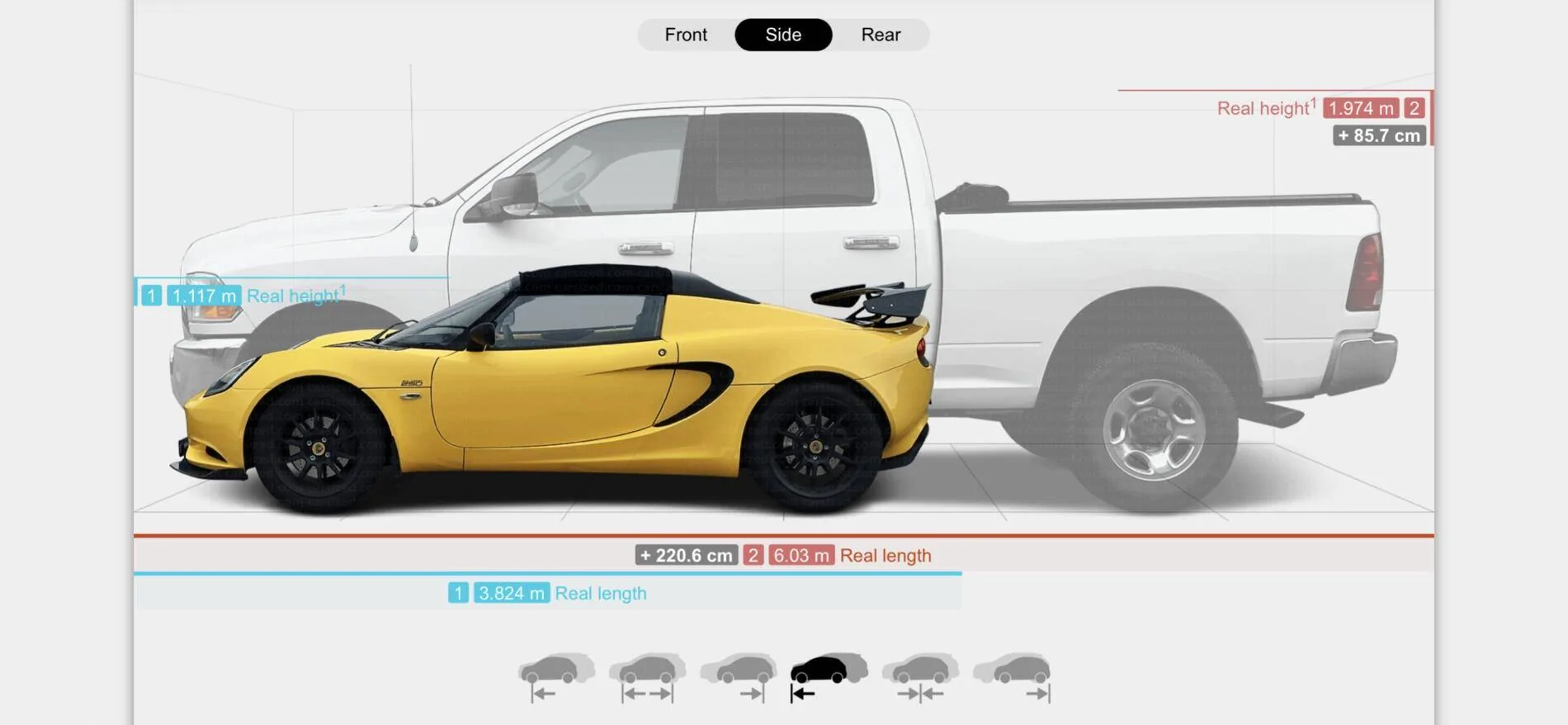Switch to the Front view tab
The height and width of the screenshot is (725, 1568).
point(686,35)
